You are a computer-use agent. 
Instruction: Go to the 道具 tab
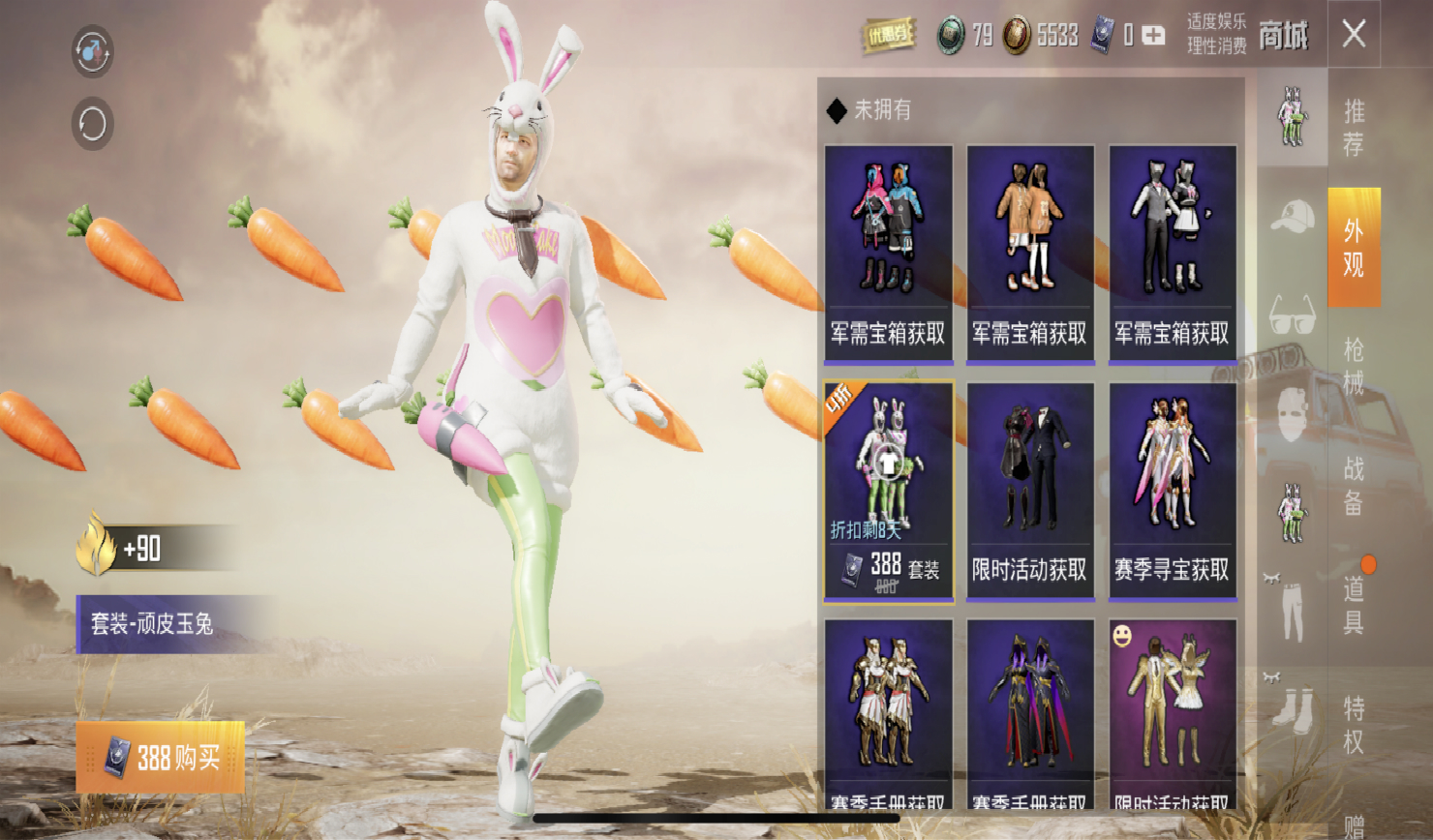[1354, 604]
